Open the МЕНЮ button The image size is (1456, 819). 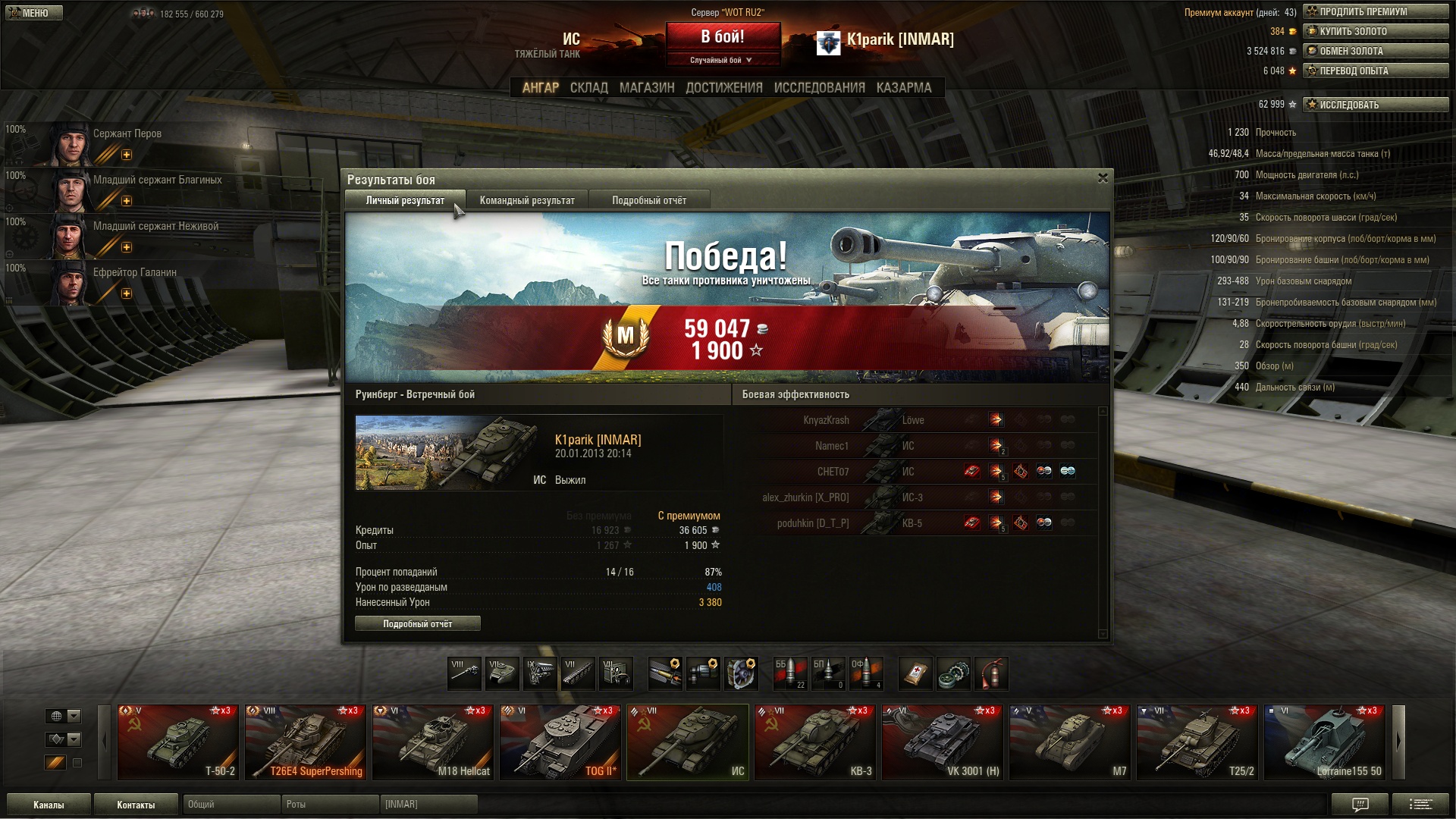click(34, 13)
